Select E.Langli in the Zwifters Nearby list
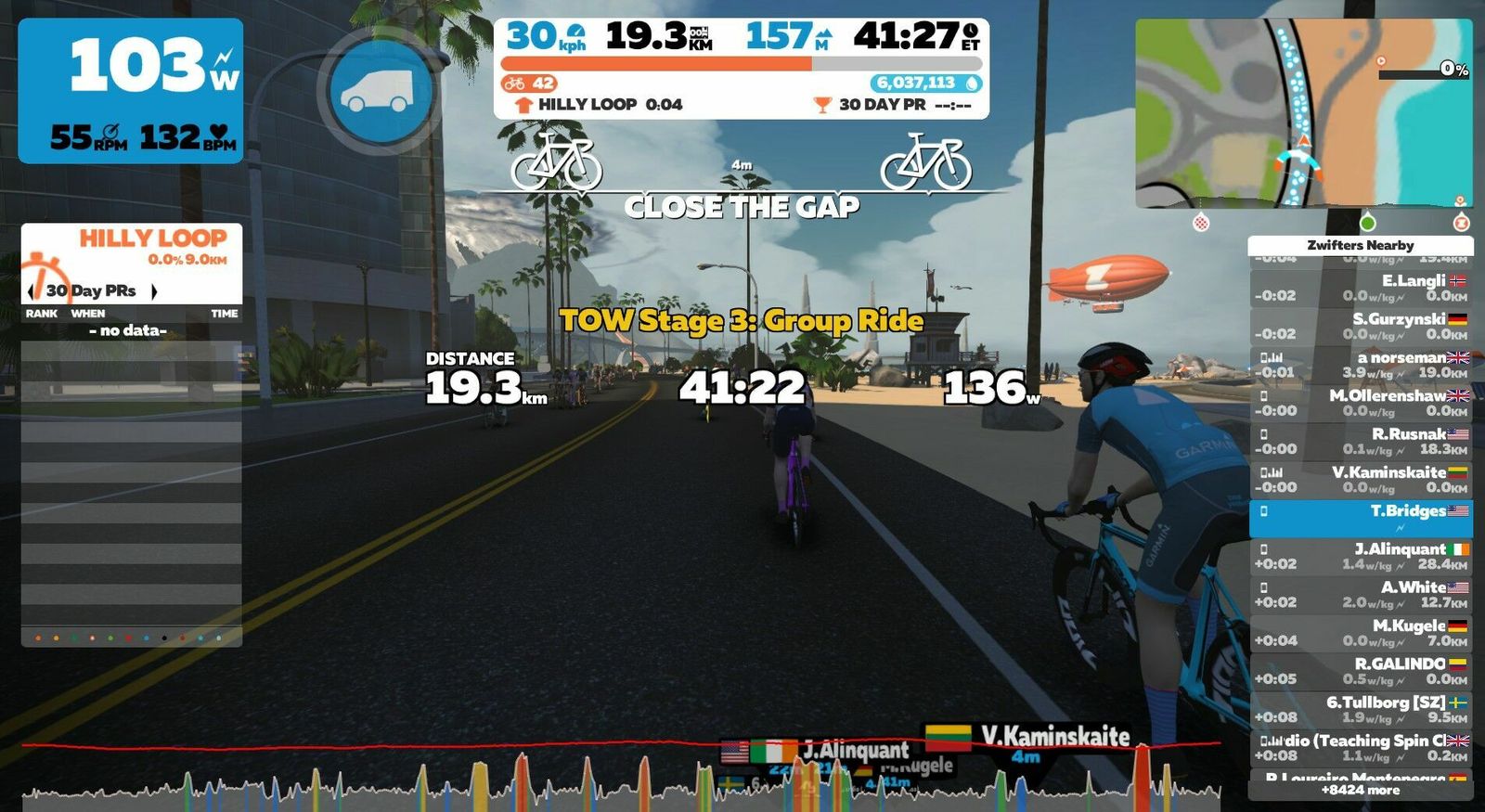The image size is (1485, 812). pyautogui.click(x=1361, y=288)
